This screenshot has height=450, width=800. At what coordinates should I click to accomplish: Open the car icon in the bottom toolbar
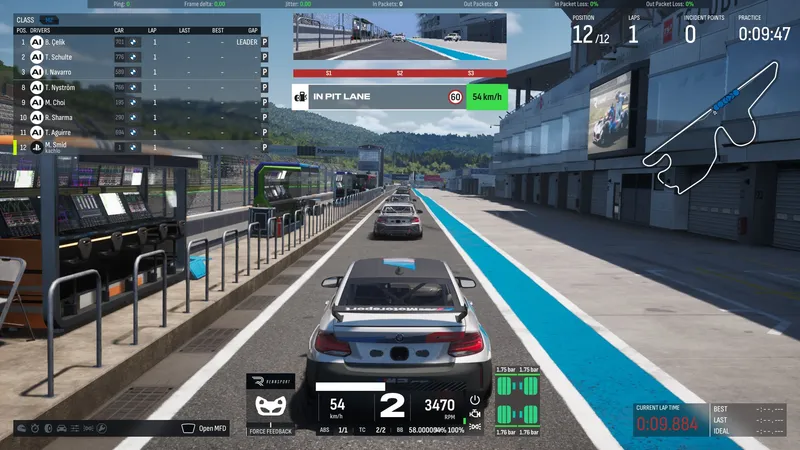[62, 428]
